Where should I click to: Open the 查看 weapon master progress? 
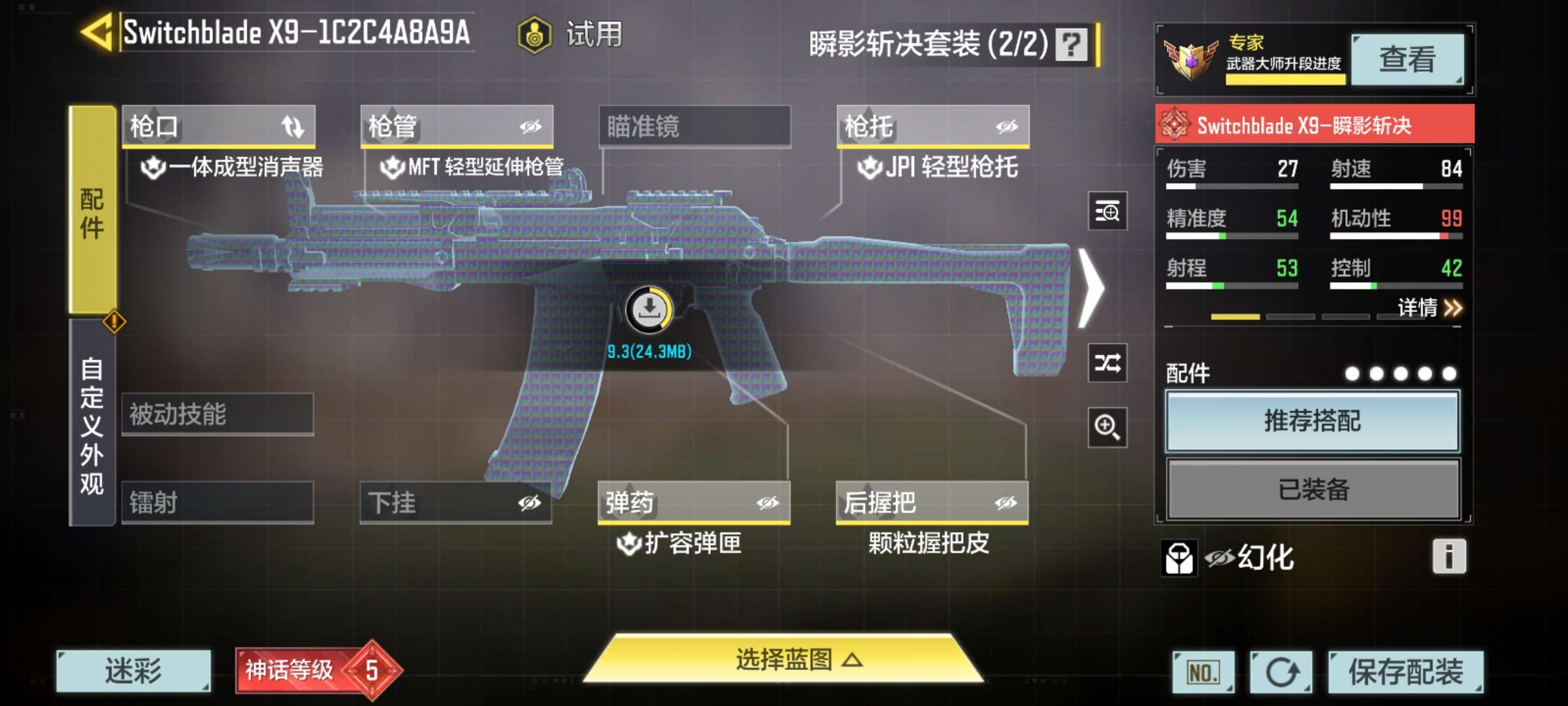(x=1407, y=59)
